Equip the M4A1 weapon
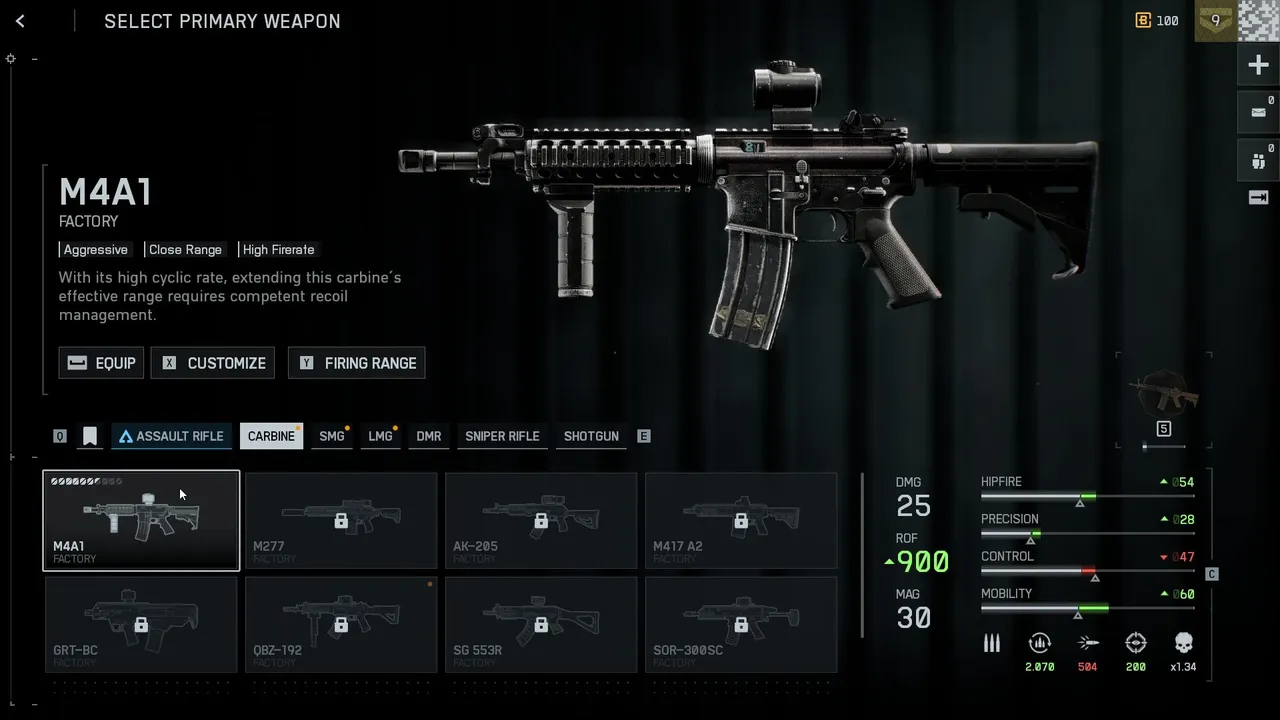 (x=101, y=363)
